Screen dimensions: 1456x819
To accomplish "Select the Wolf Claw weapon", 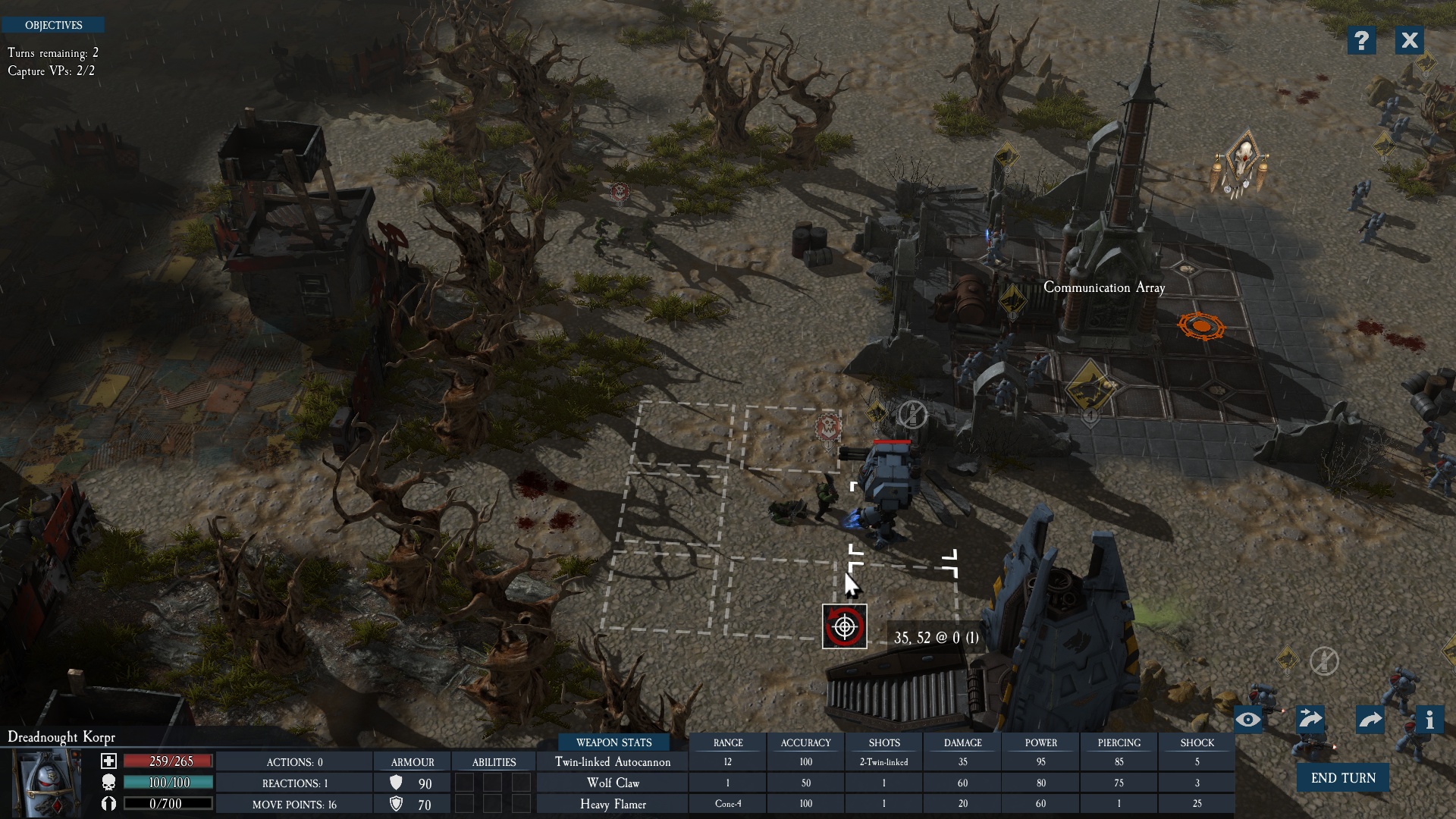I will [x=613, y=783].
